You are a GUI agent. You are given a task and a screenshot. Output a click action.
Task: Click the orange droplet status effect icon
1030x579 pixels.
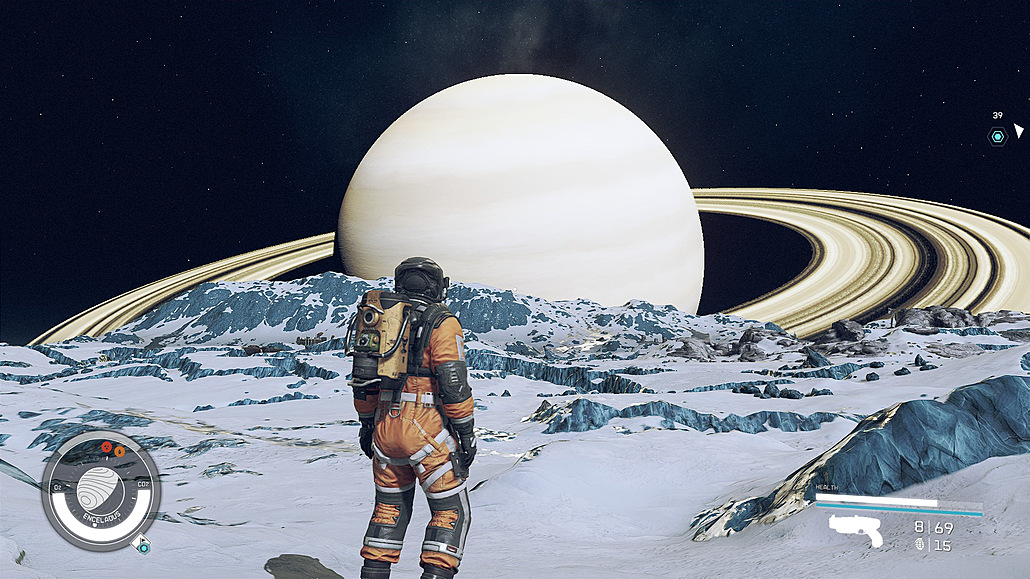[x=119, y=451]
